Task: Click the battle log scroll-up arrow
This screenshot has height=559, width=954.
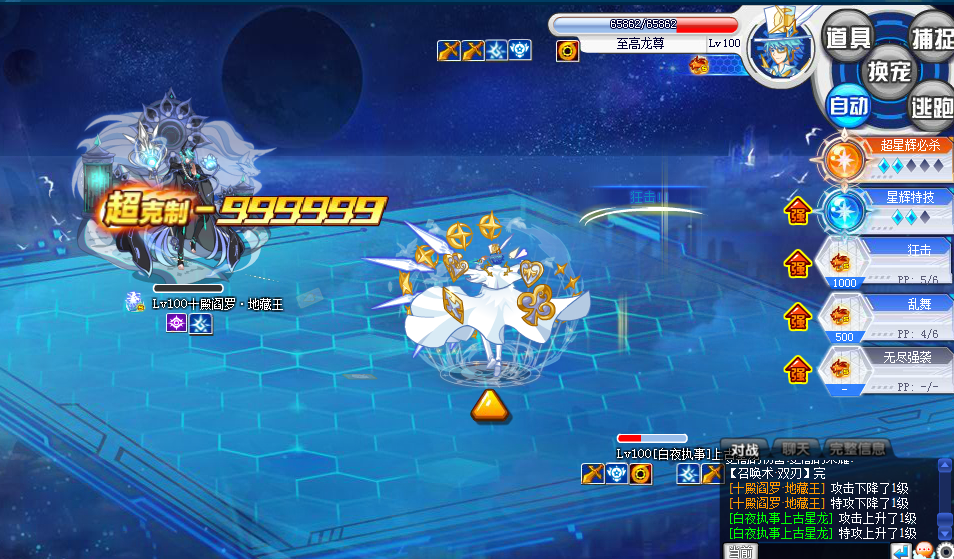Action: tap(945, 466)
